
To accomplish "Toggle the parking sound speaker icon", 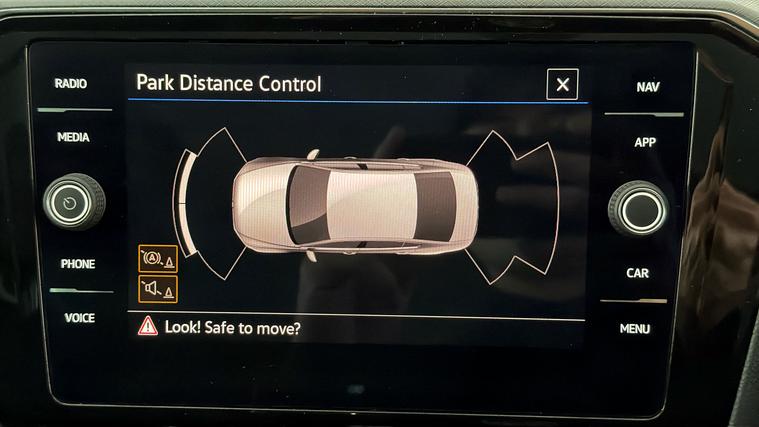I will tap(157, 290).
